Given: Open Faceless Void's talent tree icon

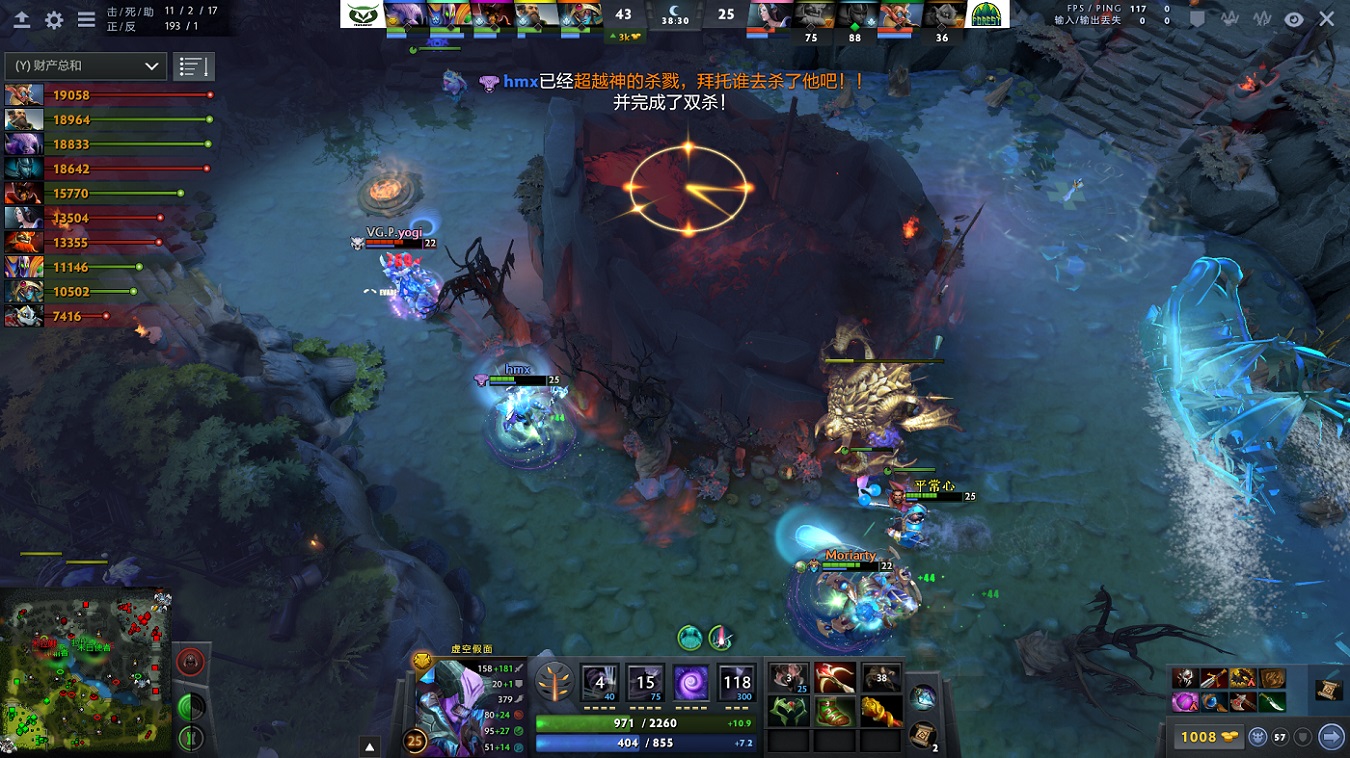Looking at the screenshot, I should 555,682.
